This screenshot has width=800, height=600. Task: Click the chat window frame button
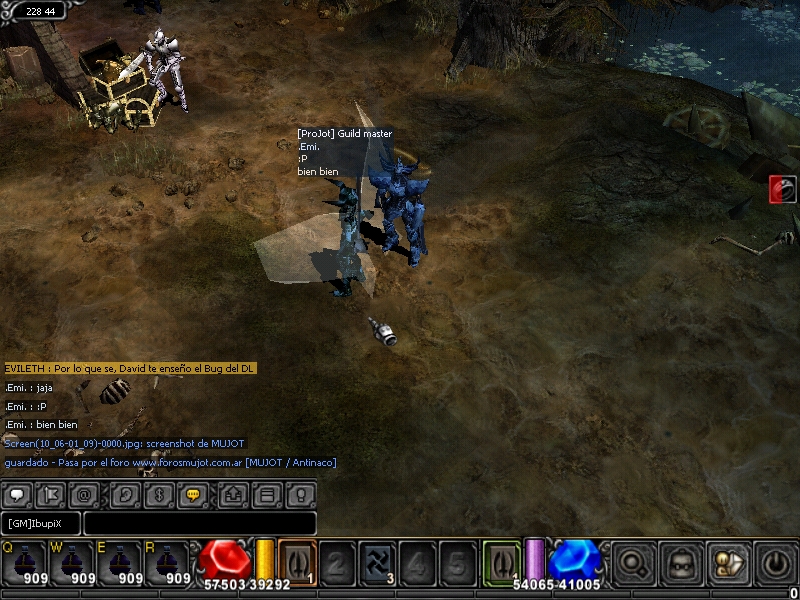[266, 494]
